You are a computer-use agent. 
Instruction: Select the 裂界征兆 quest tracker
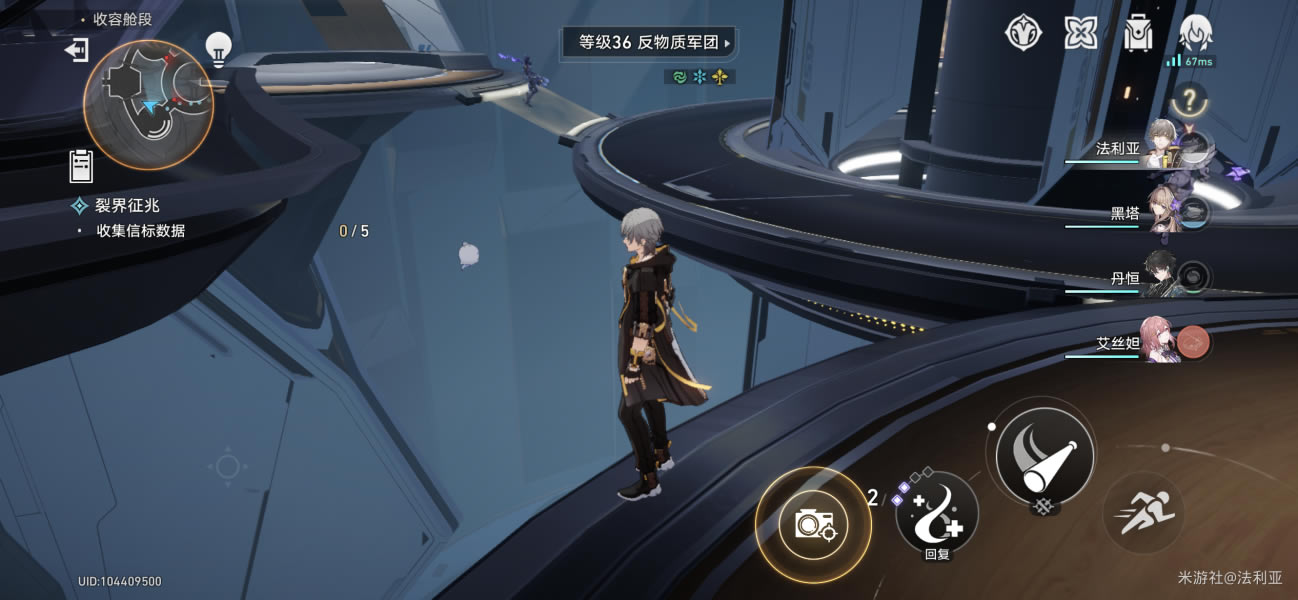(127, 205)
